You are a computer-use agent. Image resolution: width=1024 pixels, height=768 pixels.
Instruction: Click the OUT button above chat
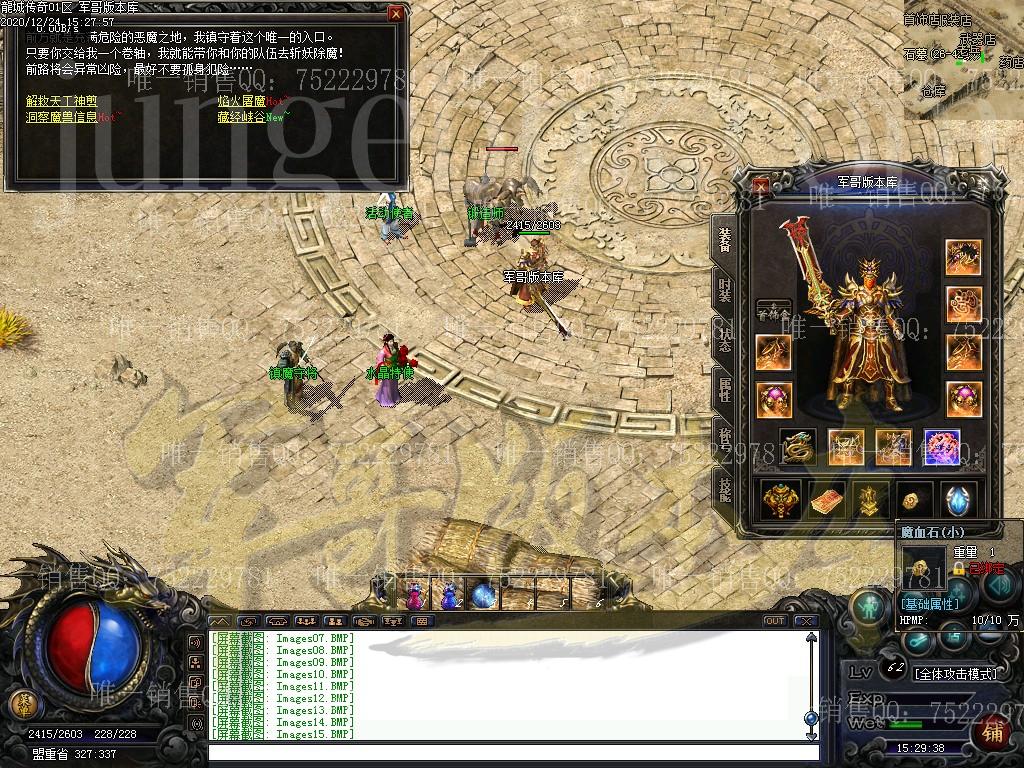tap(774, 621)
